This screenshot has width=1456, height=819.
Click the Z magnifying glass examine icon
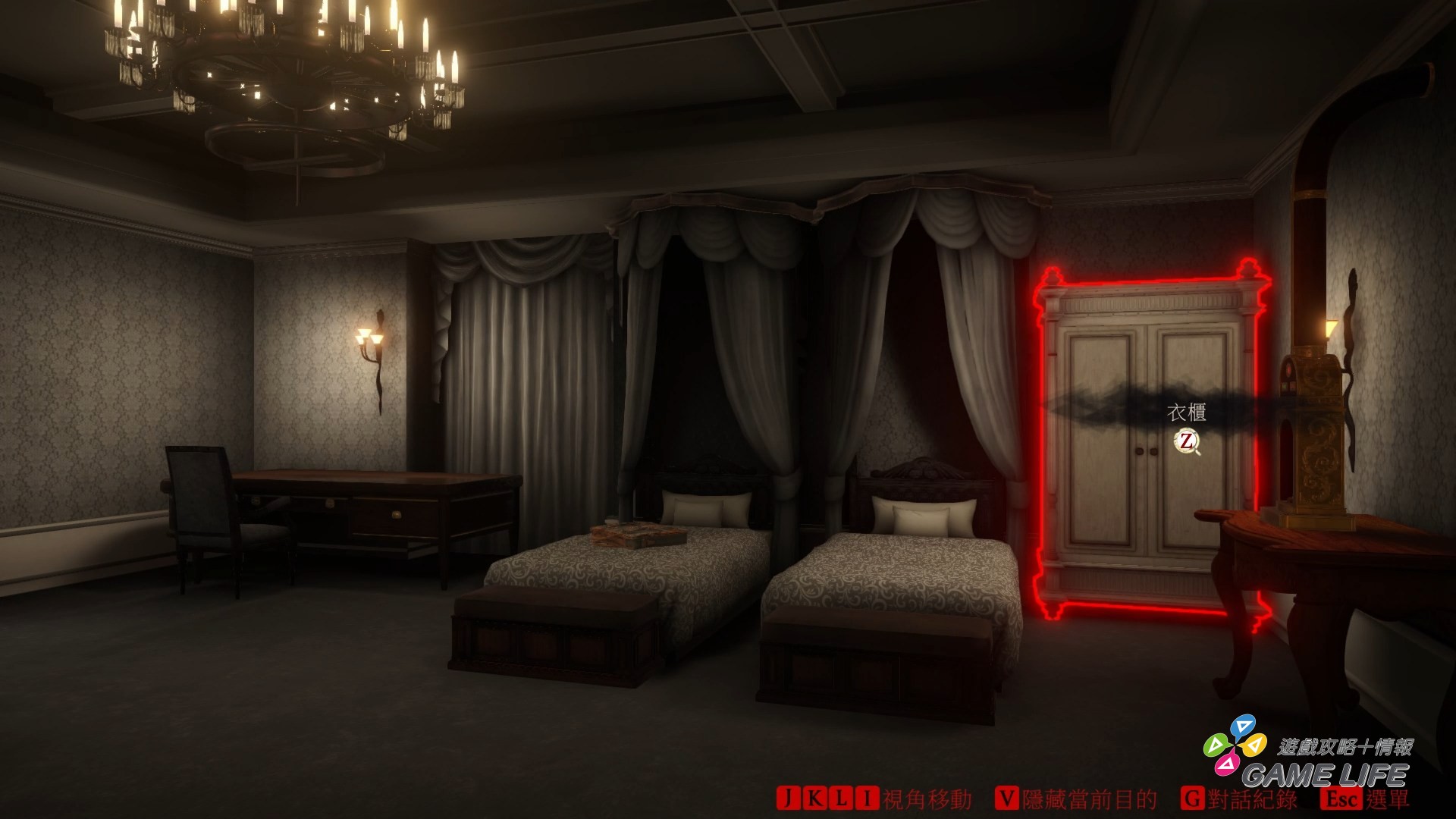[1186, 442]
